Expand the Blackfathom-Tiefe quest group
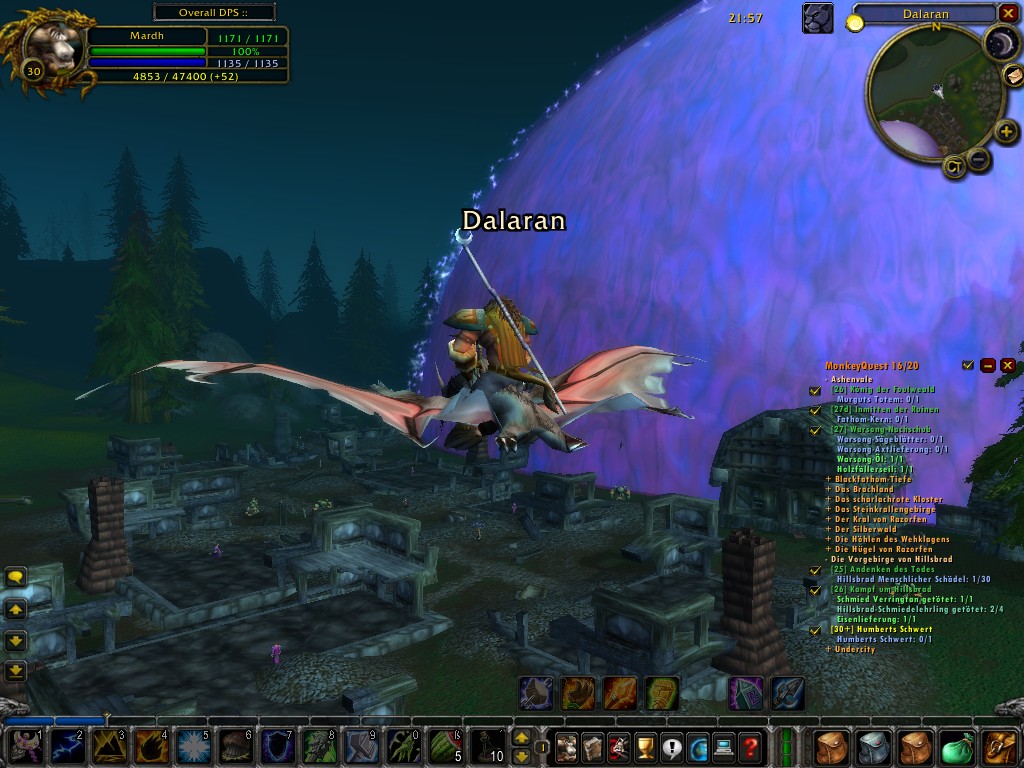 click(x=828, y=480)
